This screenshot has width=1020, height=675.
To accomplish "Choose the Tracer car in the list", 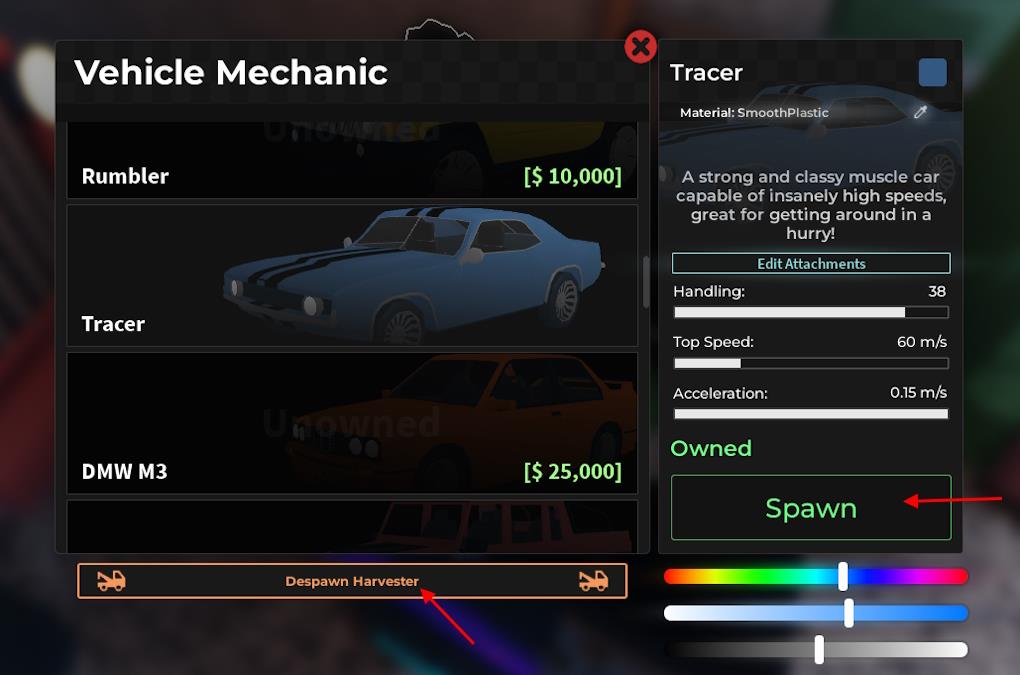I will pos(351,275).
